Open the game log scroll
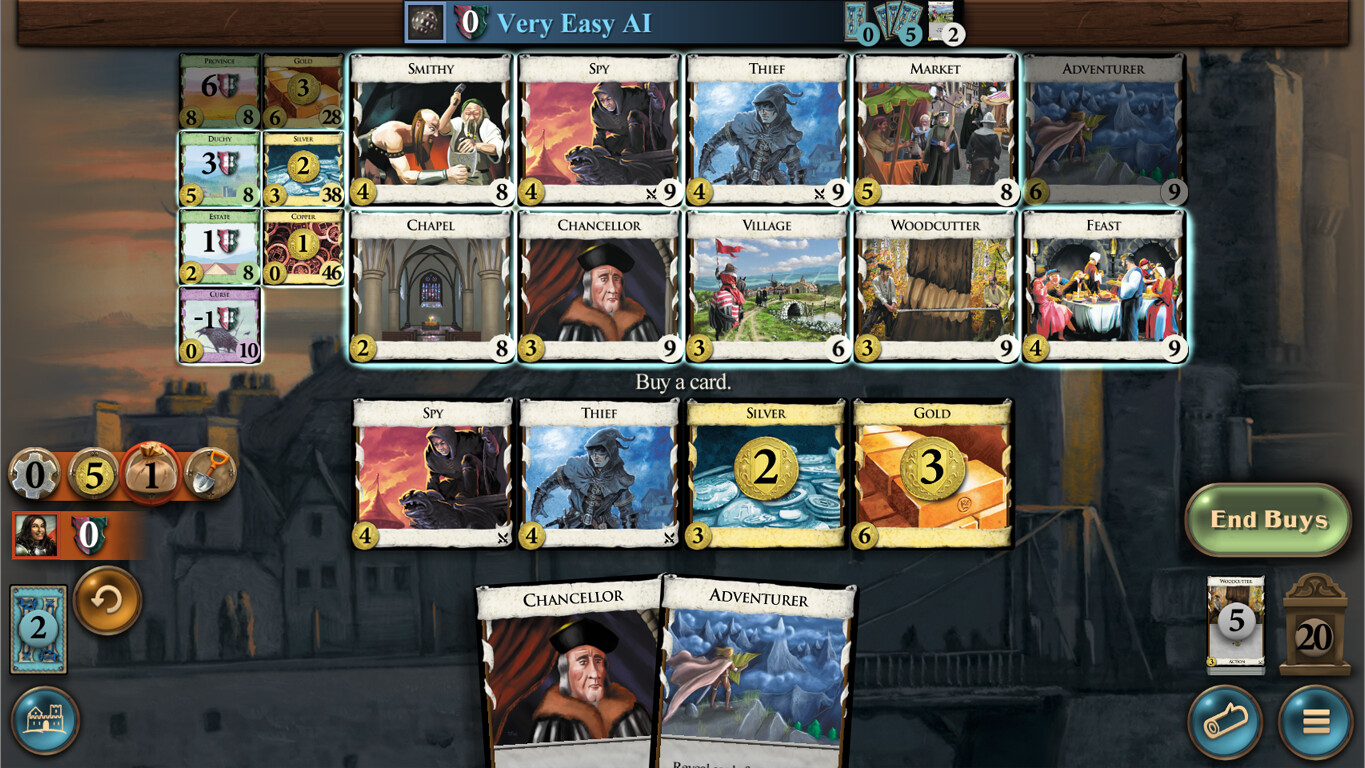 (x=1226, y=722)
